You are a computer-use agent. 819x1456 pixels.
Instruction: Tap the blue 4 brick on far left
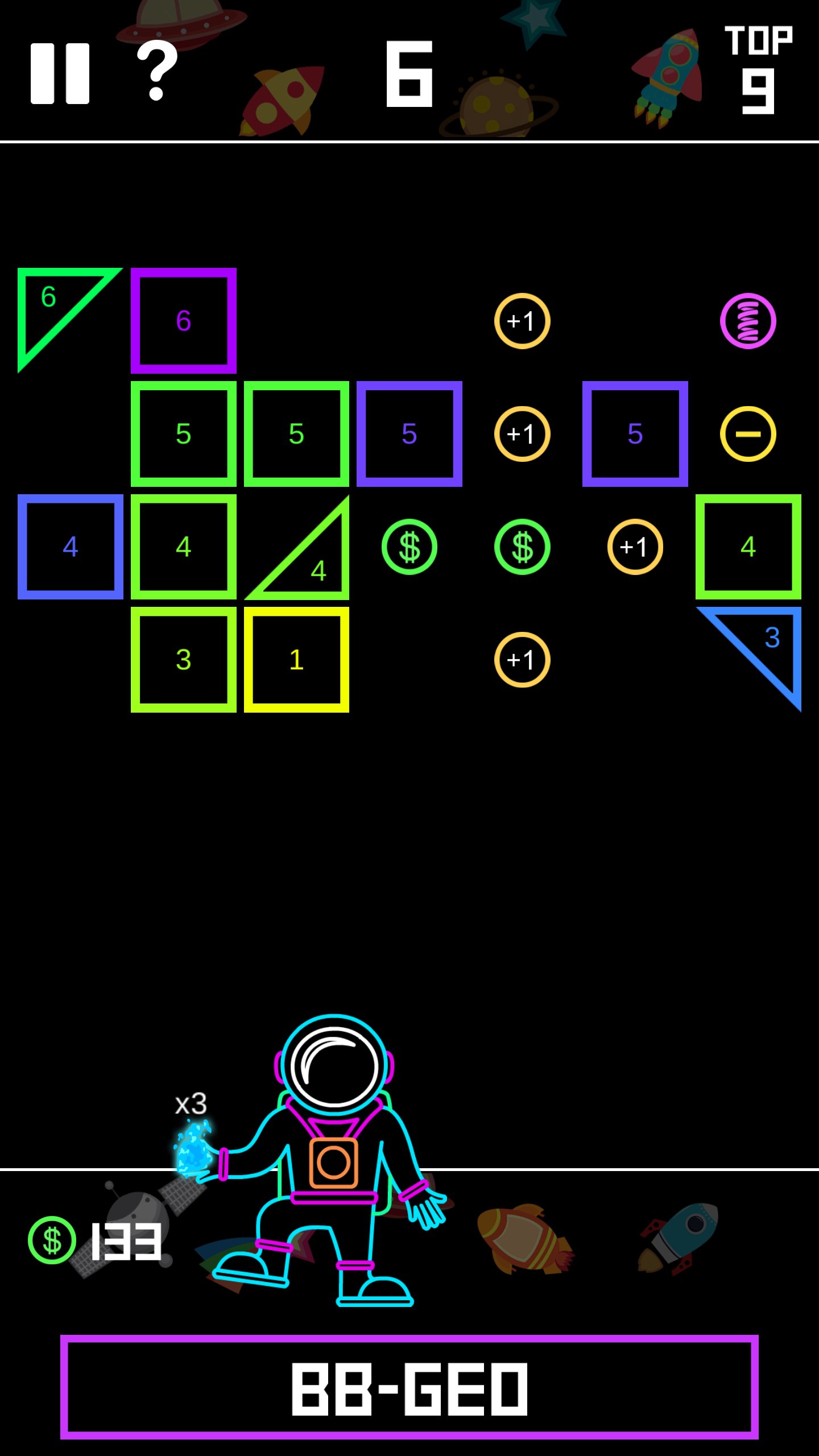pos(71,547)
